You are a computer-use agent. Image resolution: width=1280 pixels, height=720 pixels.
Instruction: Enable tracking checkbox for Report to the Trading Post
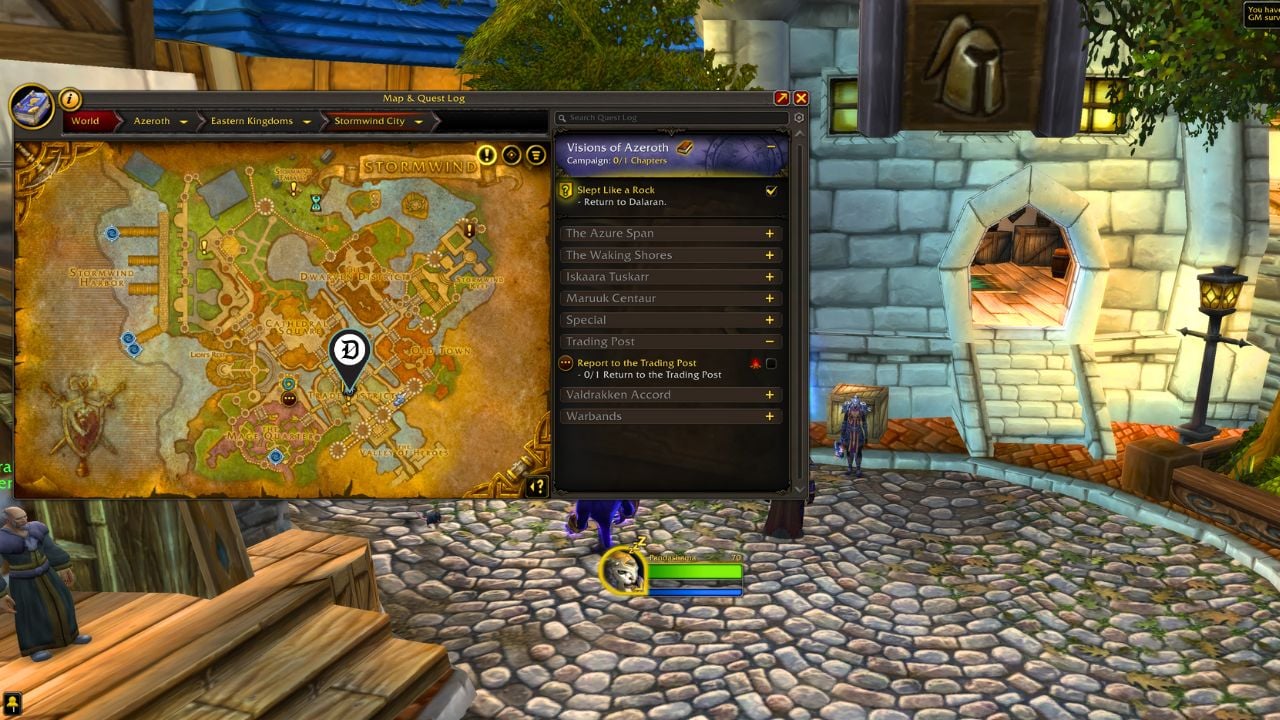point(770,362)
